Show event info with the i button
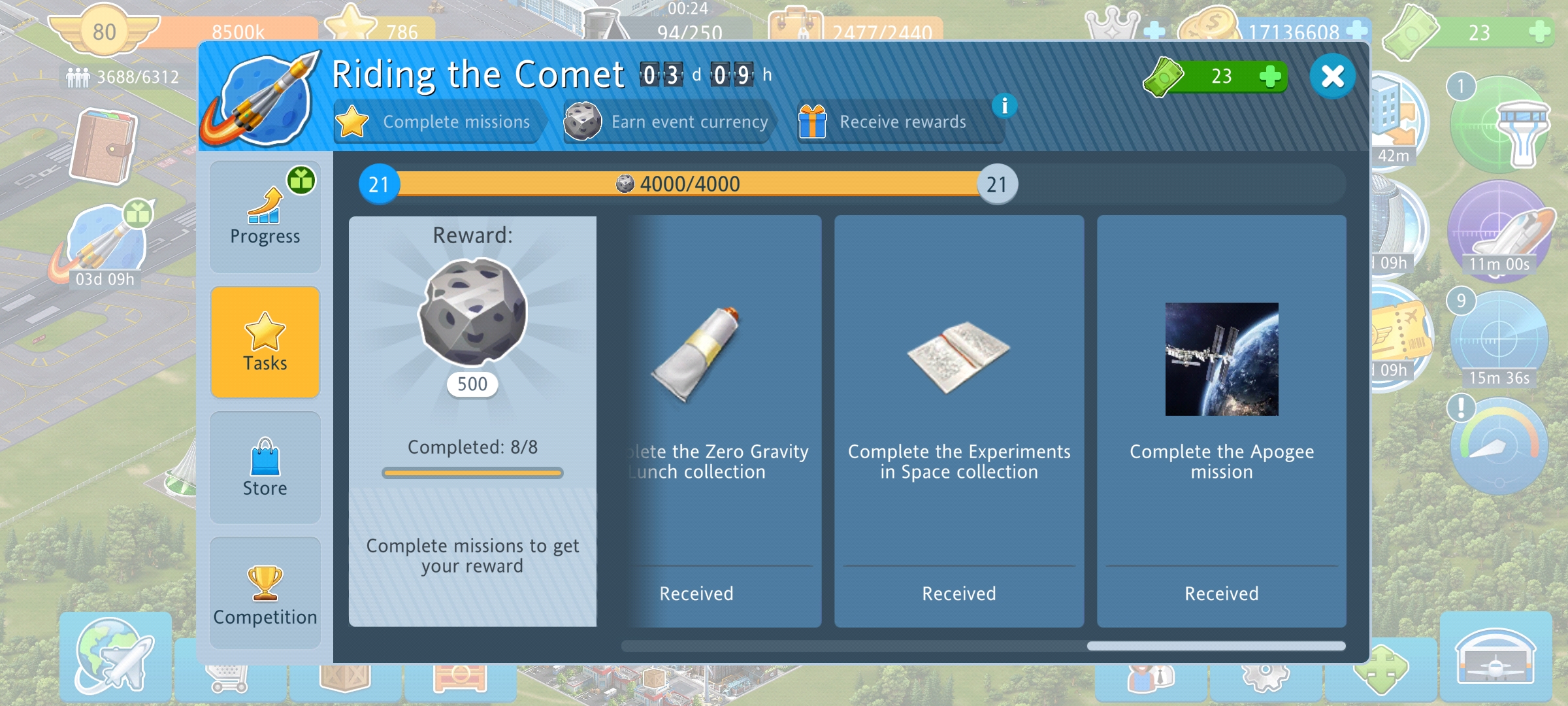Image resolution: width=1568 pixels, height=706 pixels. pos(1004,106)
